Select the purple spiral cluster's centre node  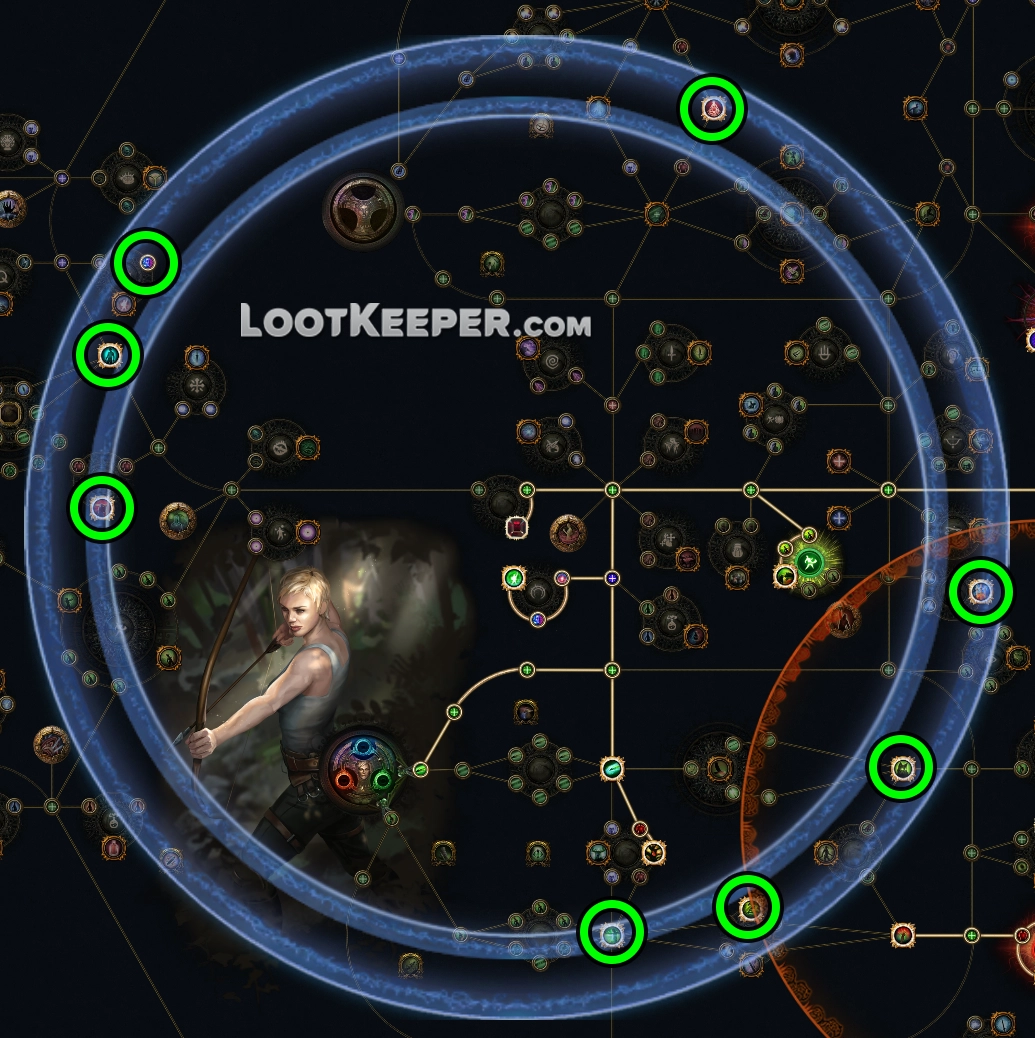coord(550,356)
